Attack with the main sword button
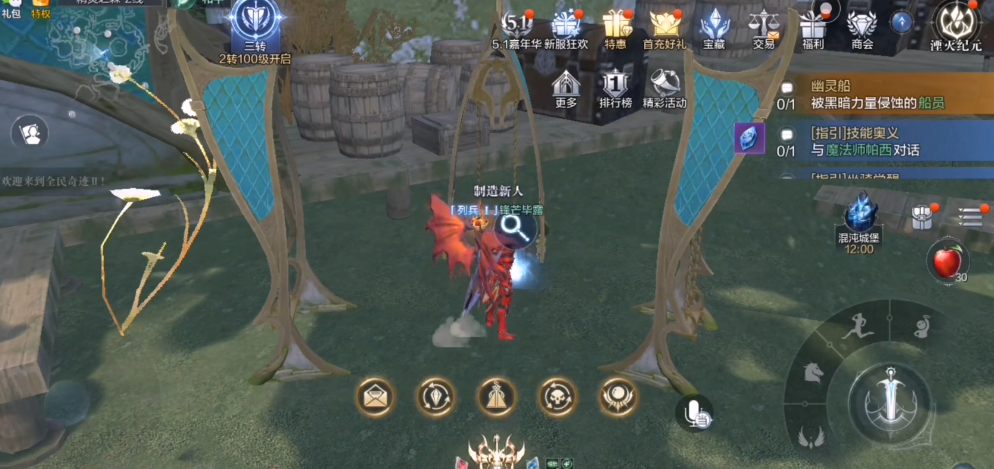 887,395
